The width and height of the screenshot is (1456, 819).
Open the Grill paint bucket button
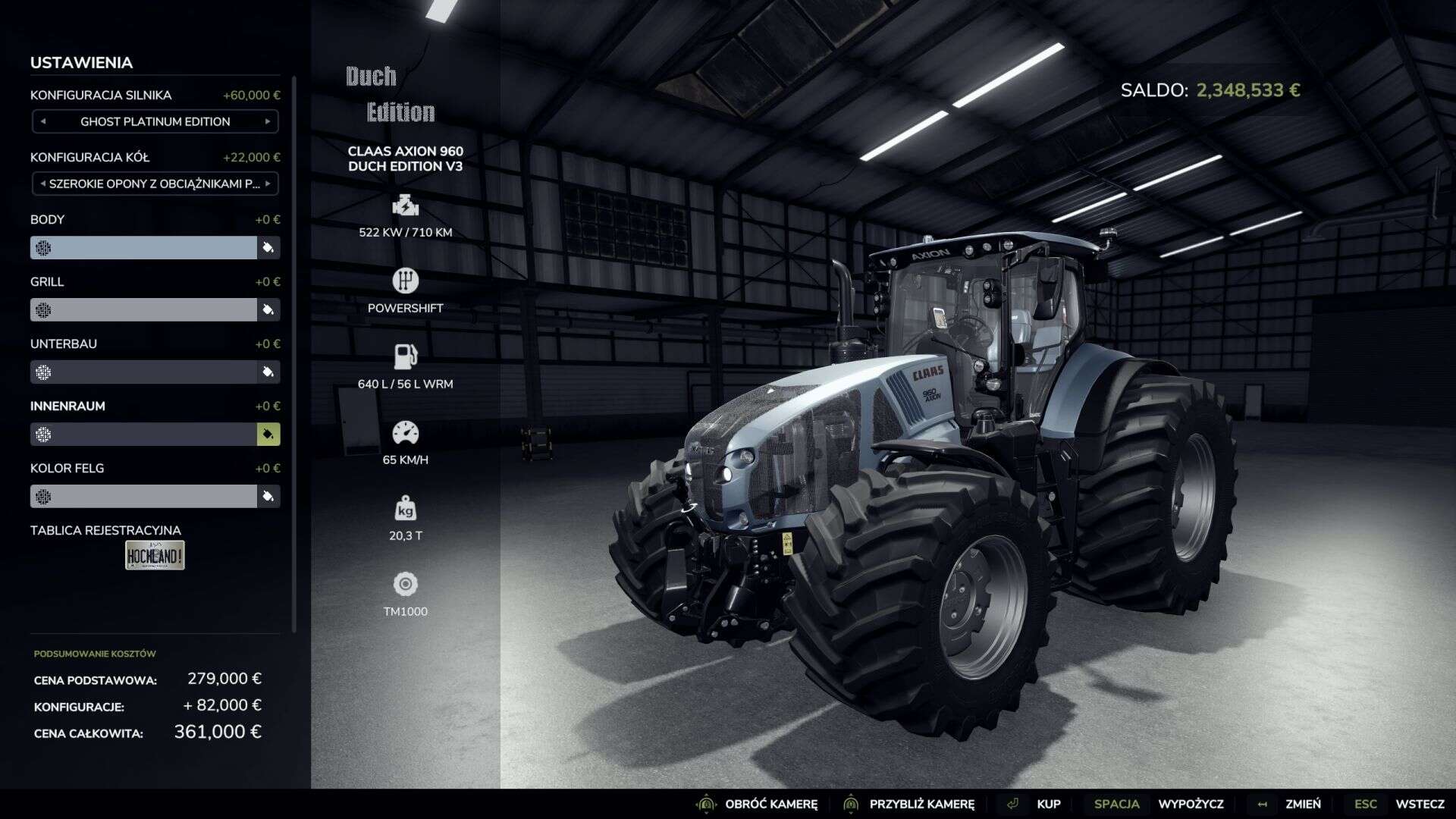(x=268, y=309)
